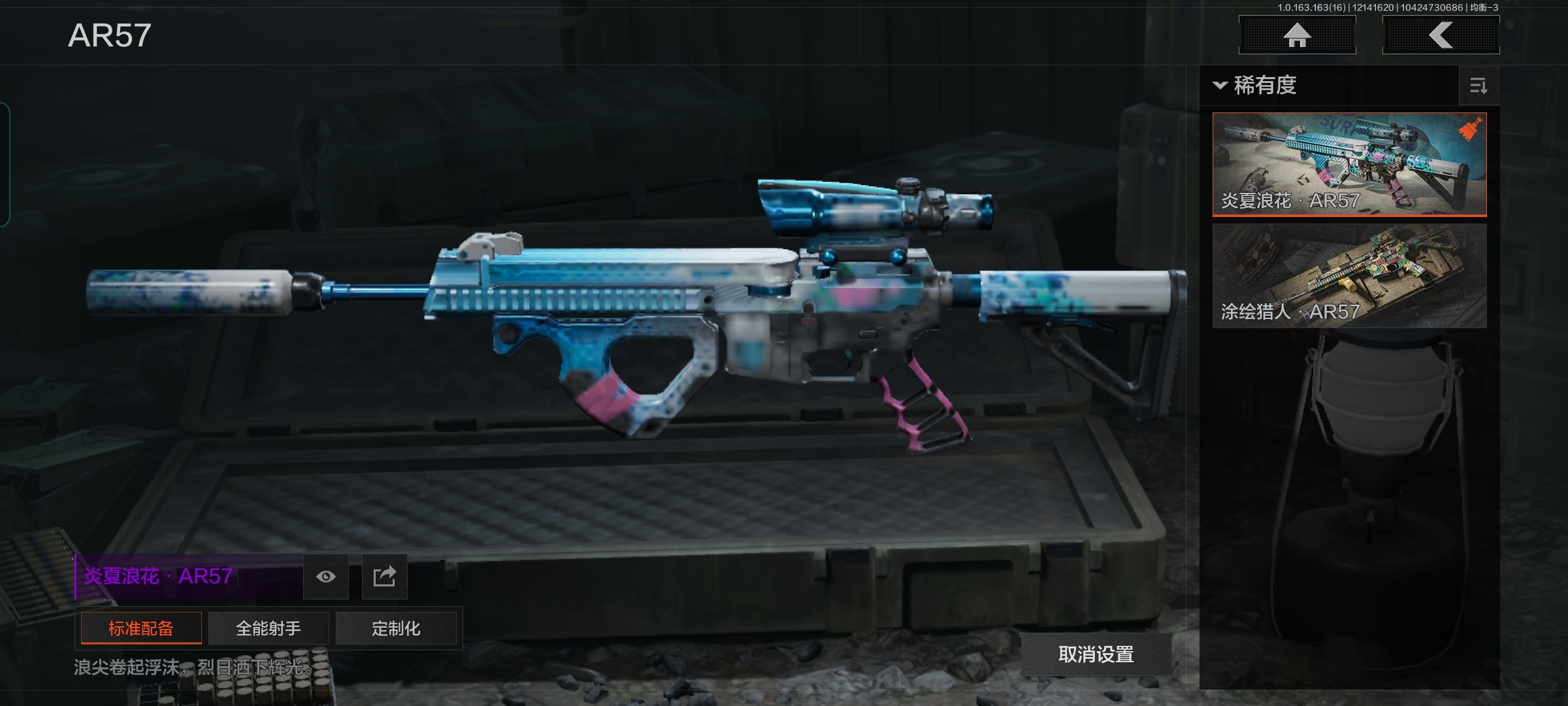Open the 稀有度 rarity dropdown
This screenshot has width=1568, height=706.
(1256, 86)
